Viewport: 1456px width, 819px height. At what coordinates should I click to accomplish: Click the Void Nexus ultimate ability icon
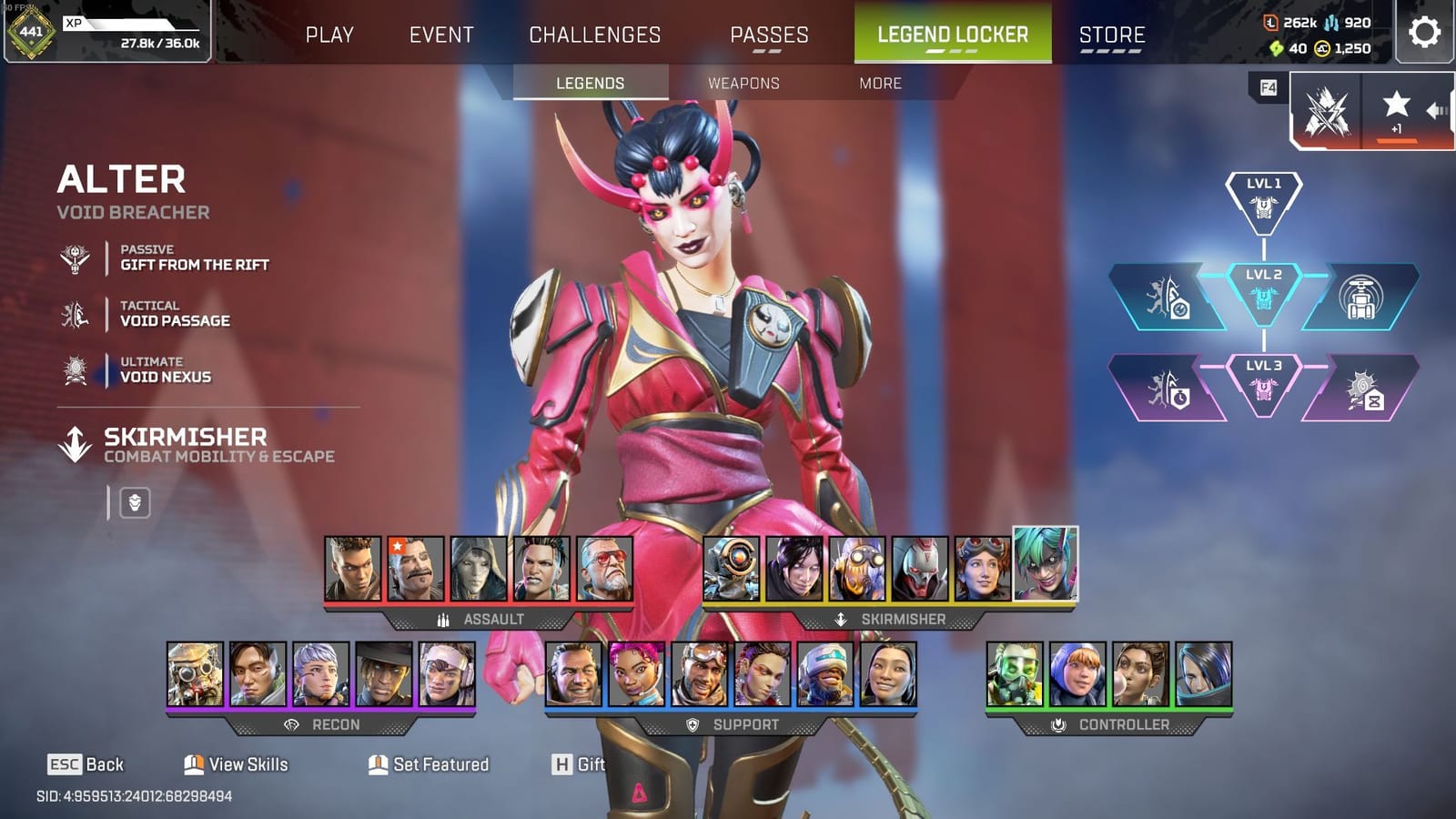coord(76,369)
